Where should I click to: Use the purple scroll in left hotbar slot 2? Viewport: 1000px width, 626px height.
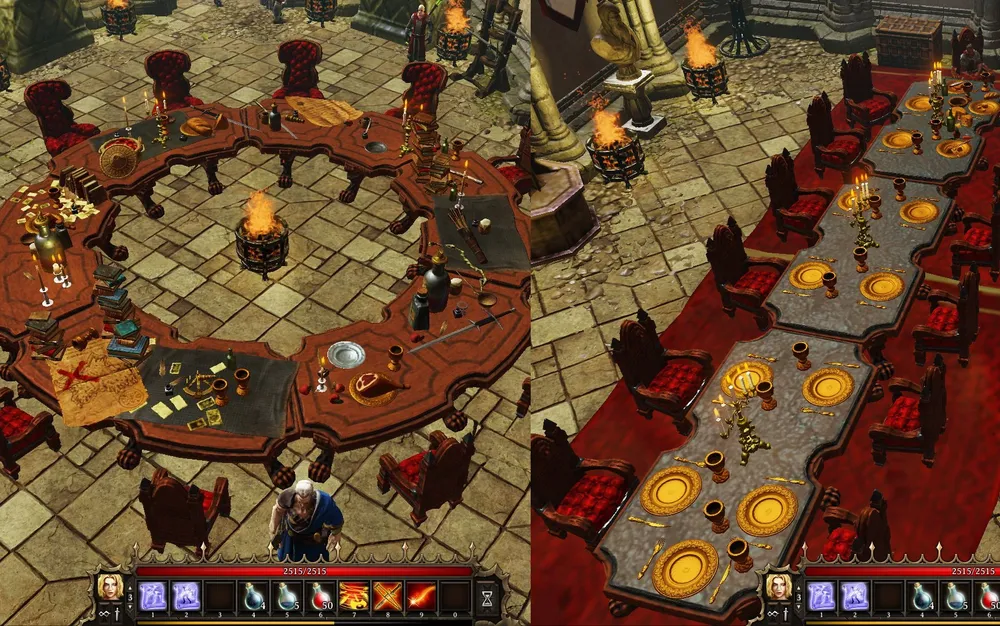point(186,596)
